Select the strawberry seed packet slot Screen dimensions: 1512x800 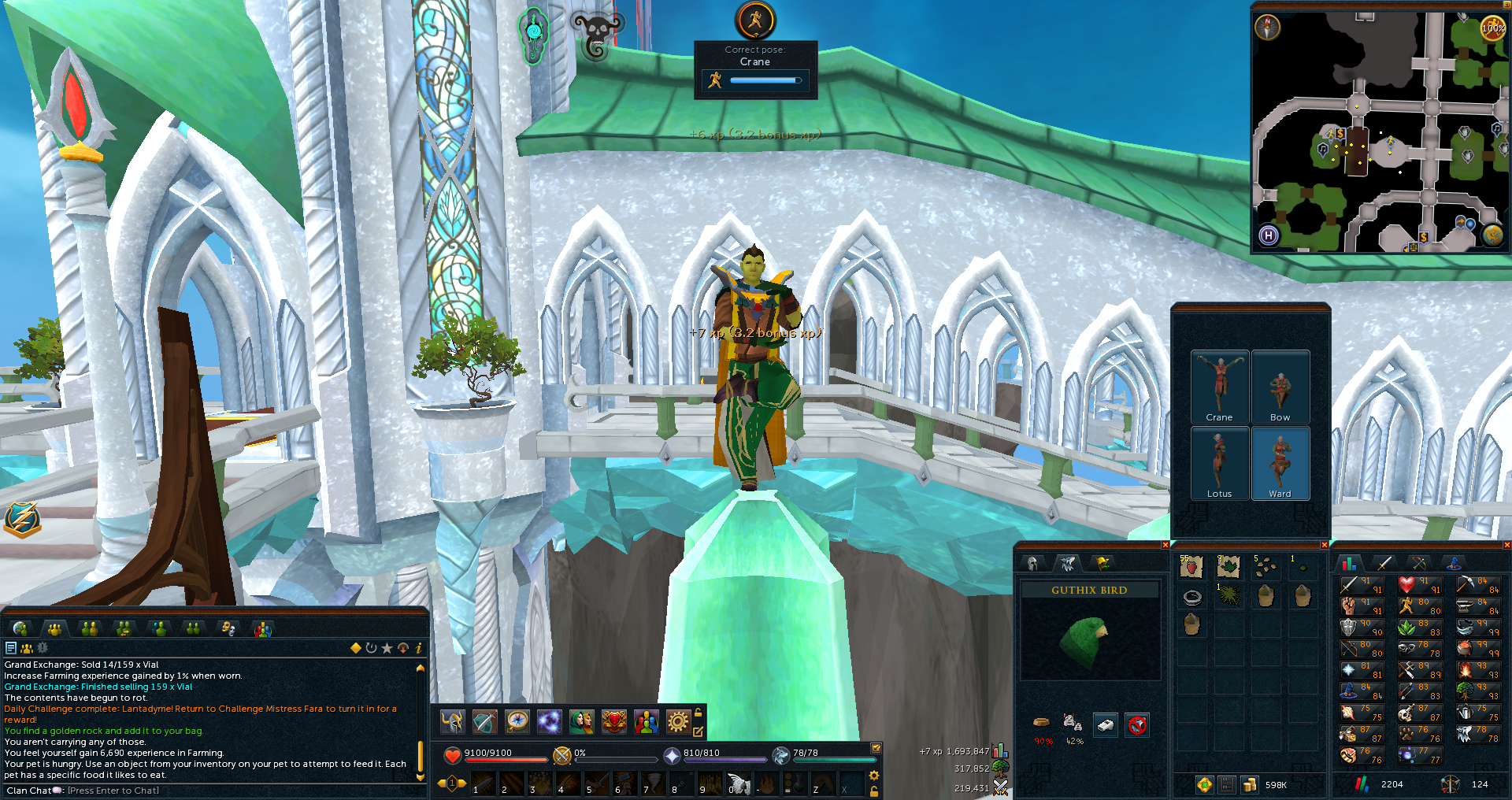tap(1191, 566)
